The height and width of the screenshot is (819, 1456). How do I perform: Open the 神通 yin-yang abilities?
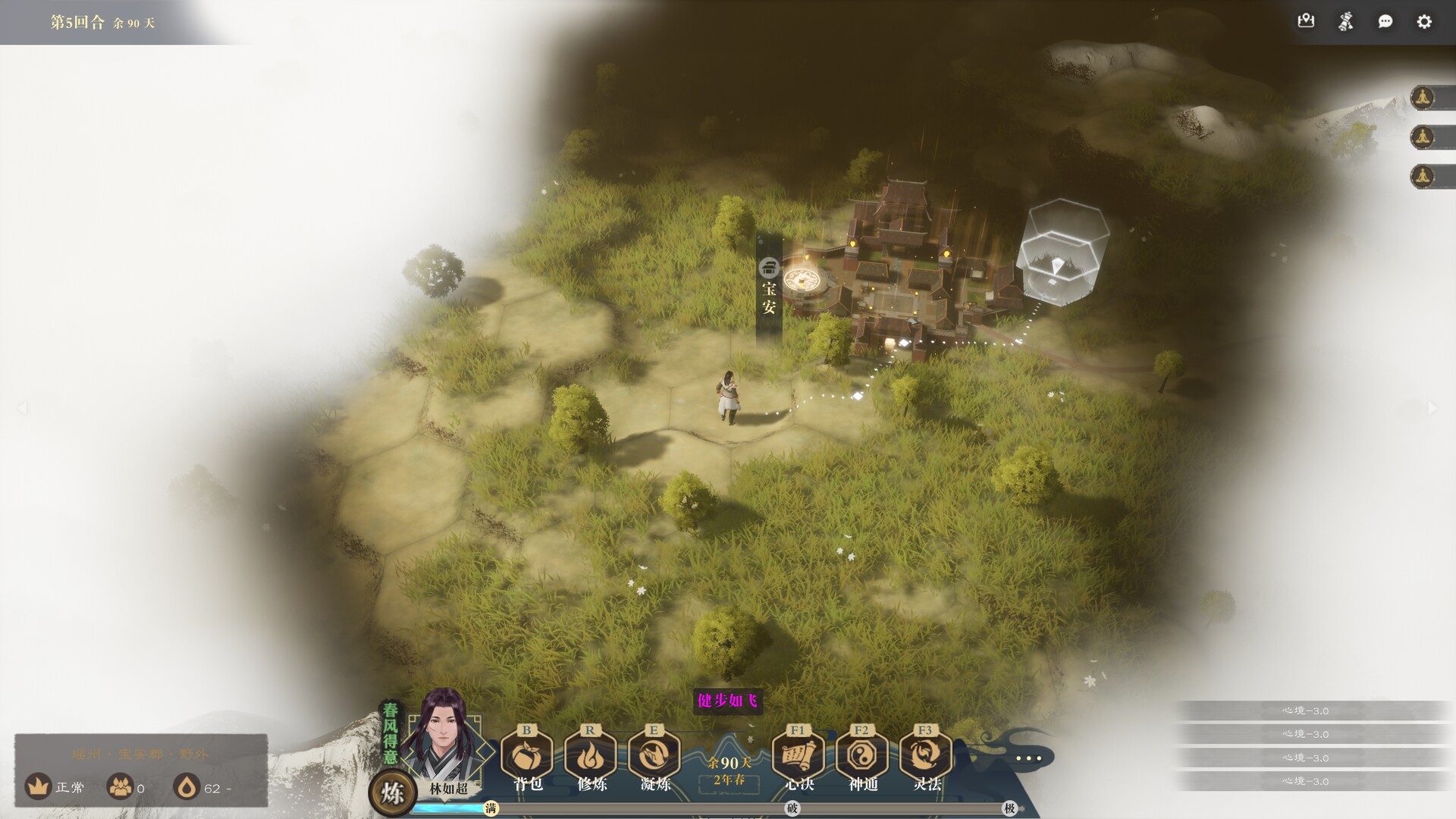[862, 756]
